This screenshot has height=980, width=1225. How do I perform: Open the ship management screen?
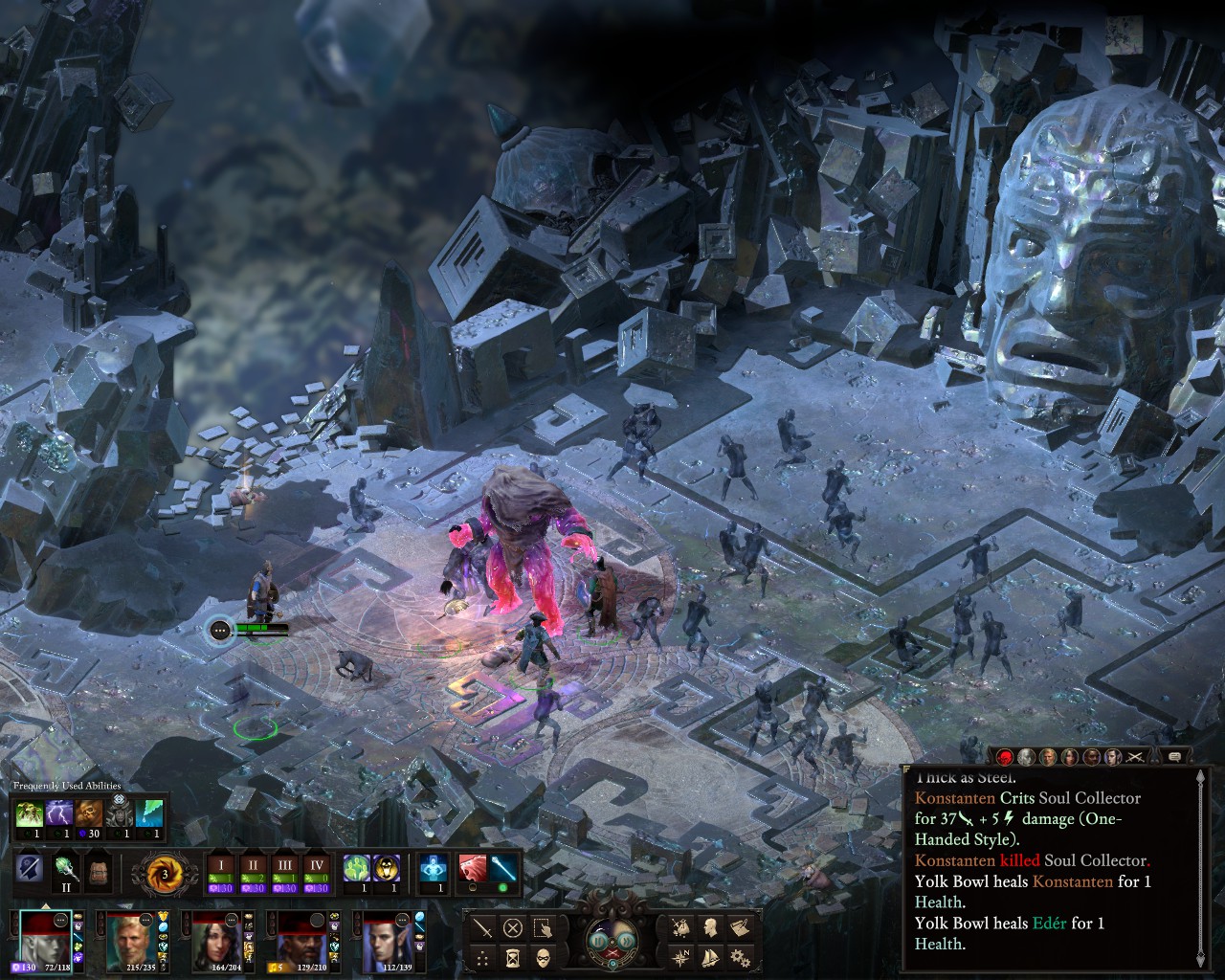pos(709,956)
